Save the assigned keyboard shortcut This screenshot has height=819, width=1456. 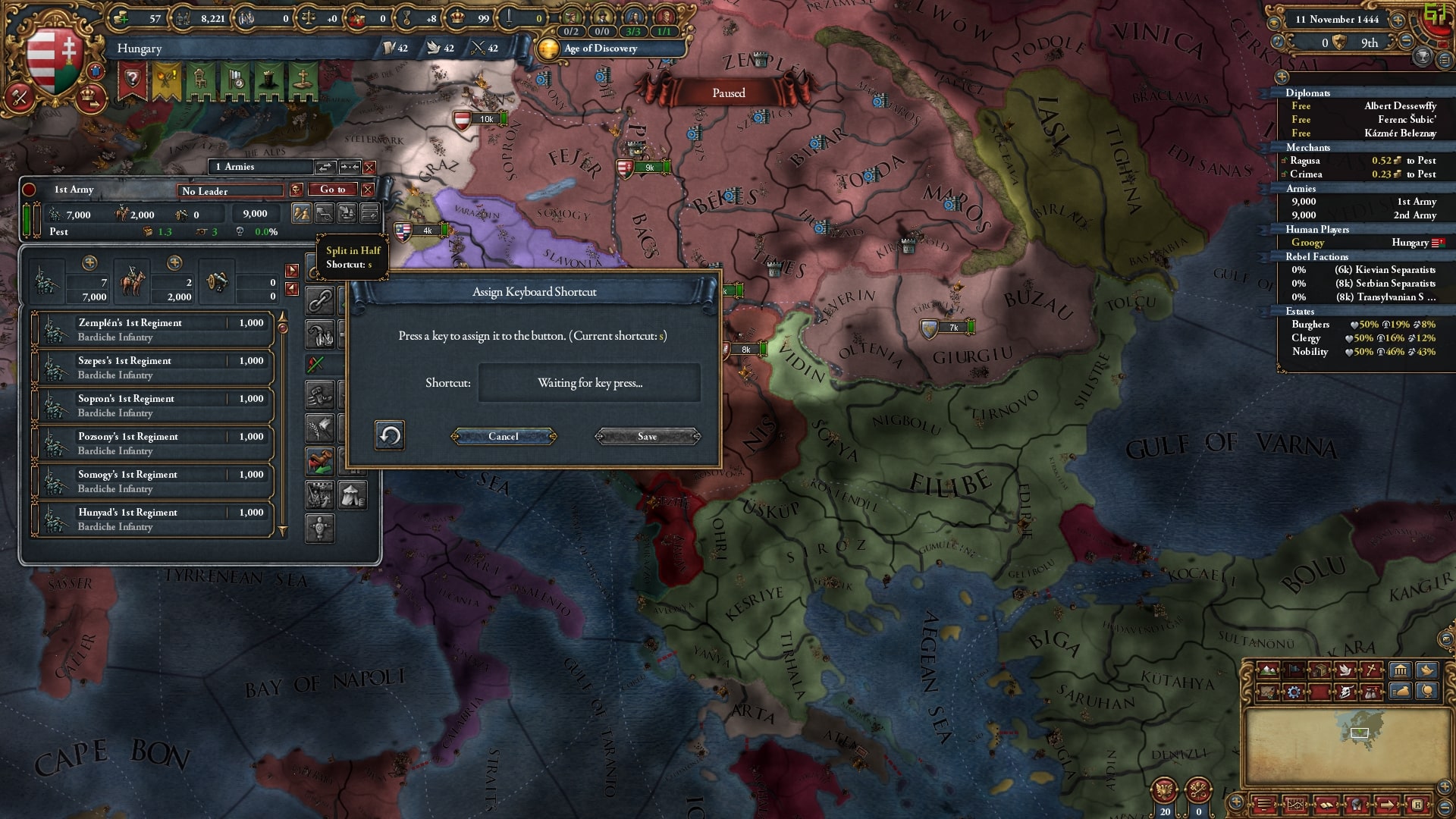tap(647, 436)
